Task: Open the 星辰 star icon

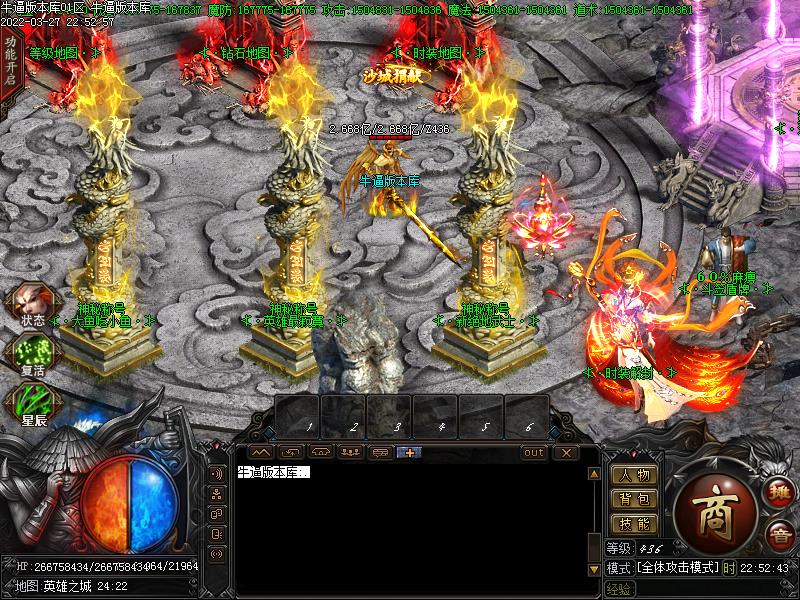Action: tap(32, 403)
